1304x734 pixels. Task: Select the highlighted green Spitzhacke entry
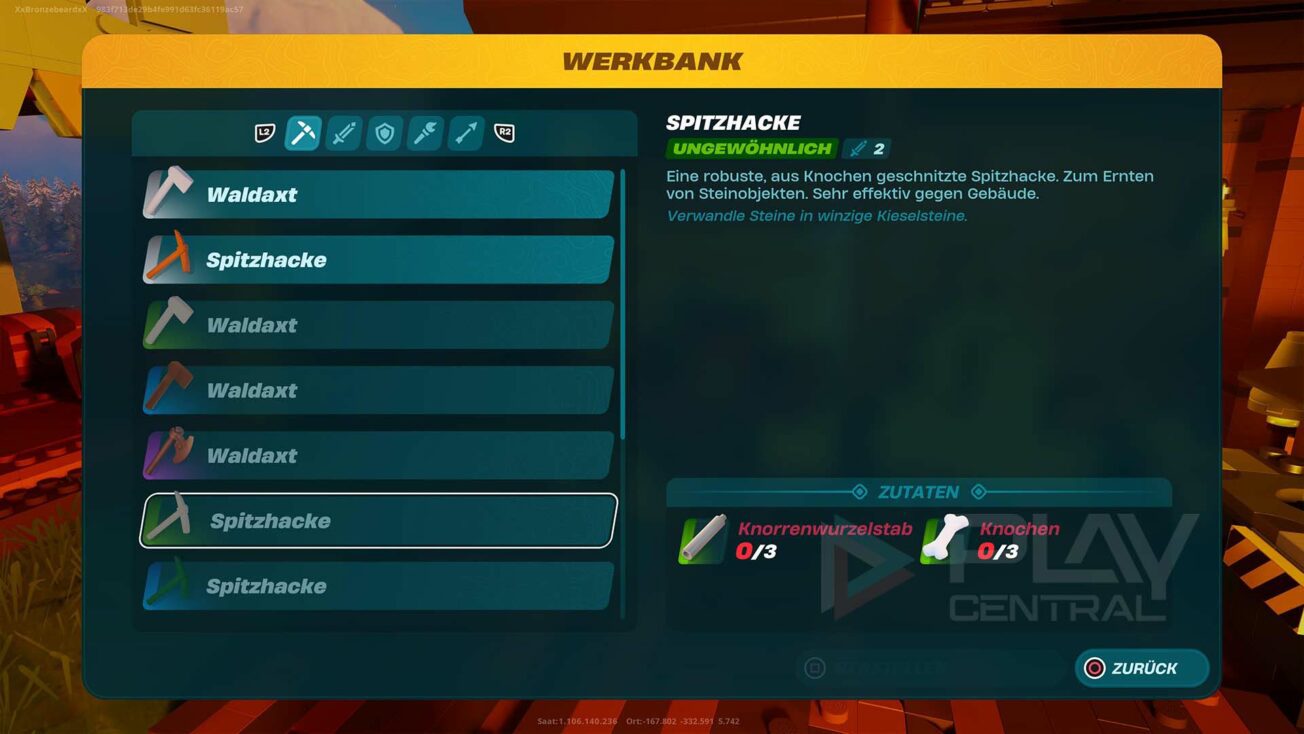point(375,520)
